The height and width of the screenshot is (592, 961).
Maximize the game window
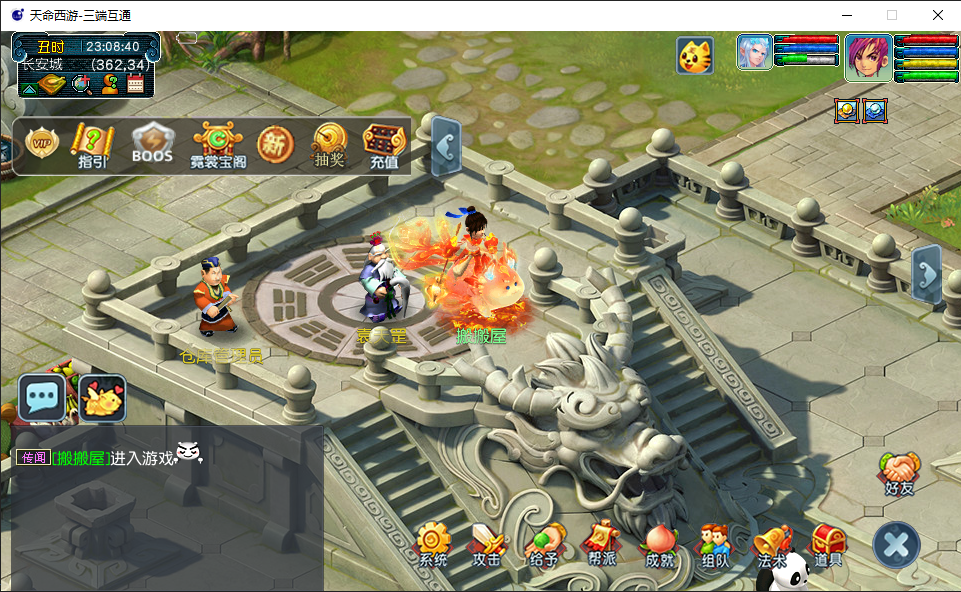(892, 15)
